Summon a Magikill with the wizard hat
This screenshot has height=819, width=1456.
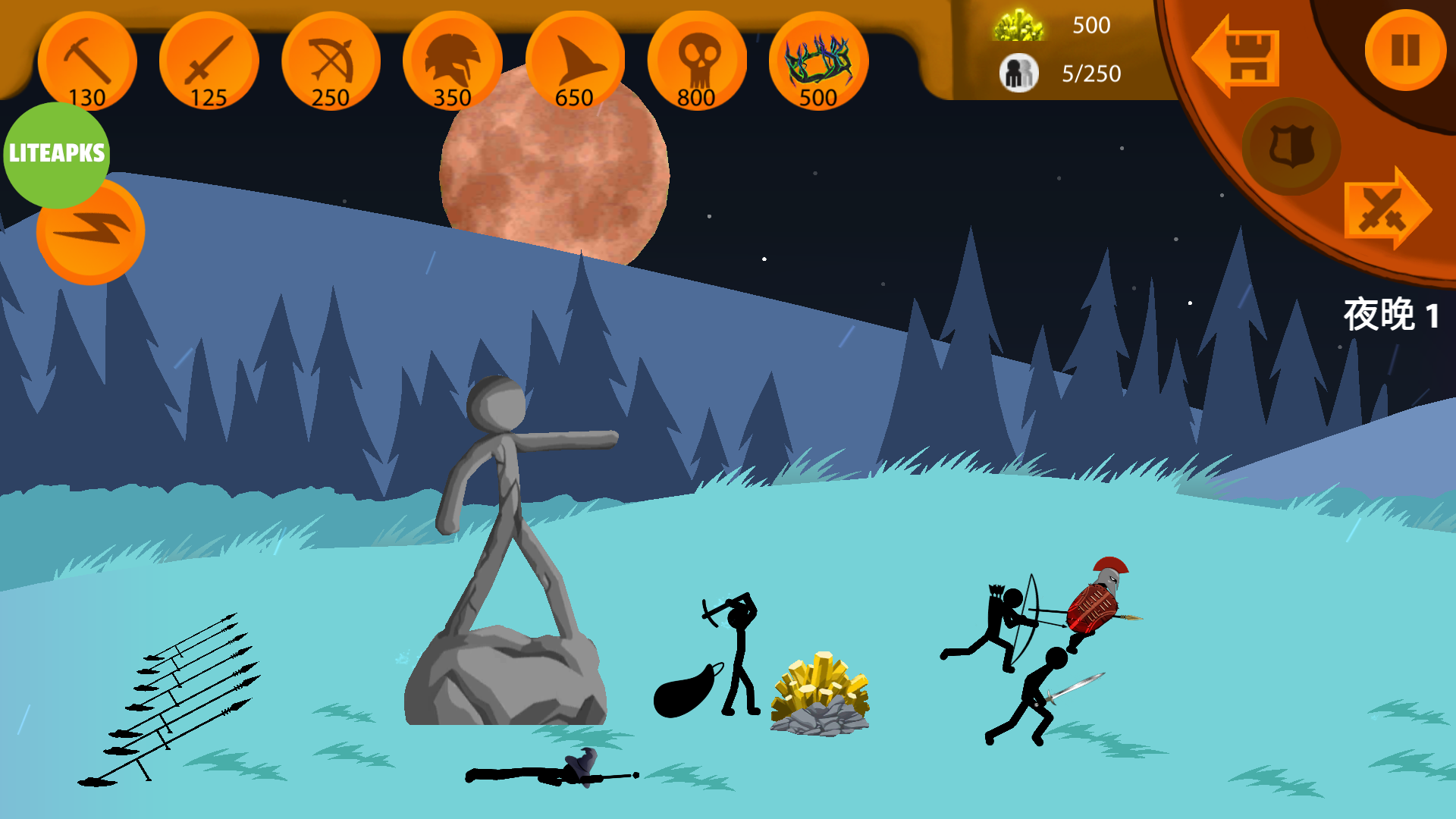click(574, 61)
